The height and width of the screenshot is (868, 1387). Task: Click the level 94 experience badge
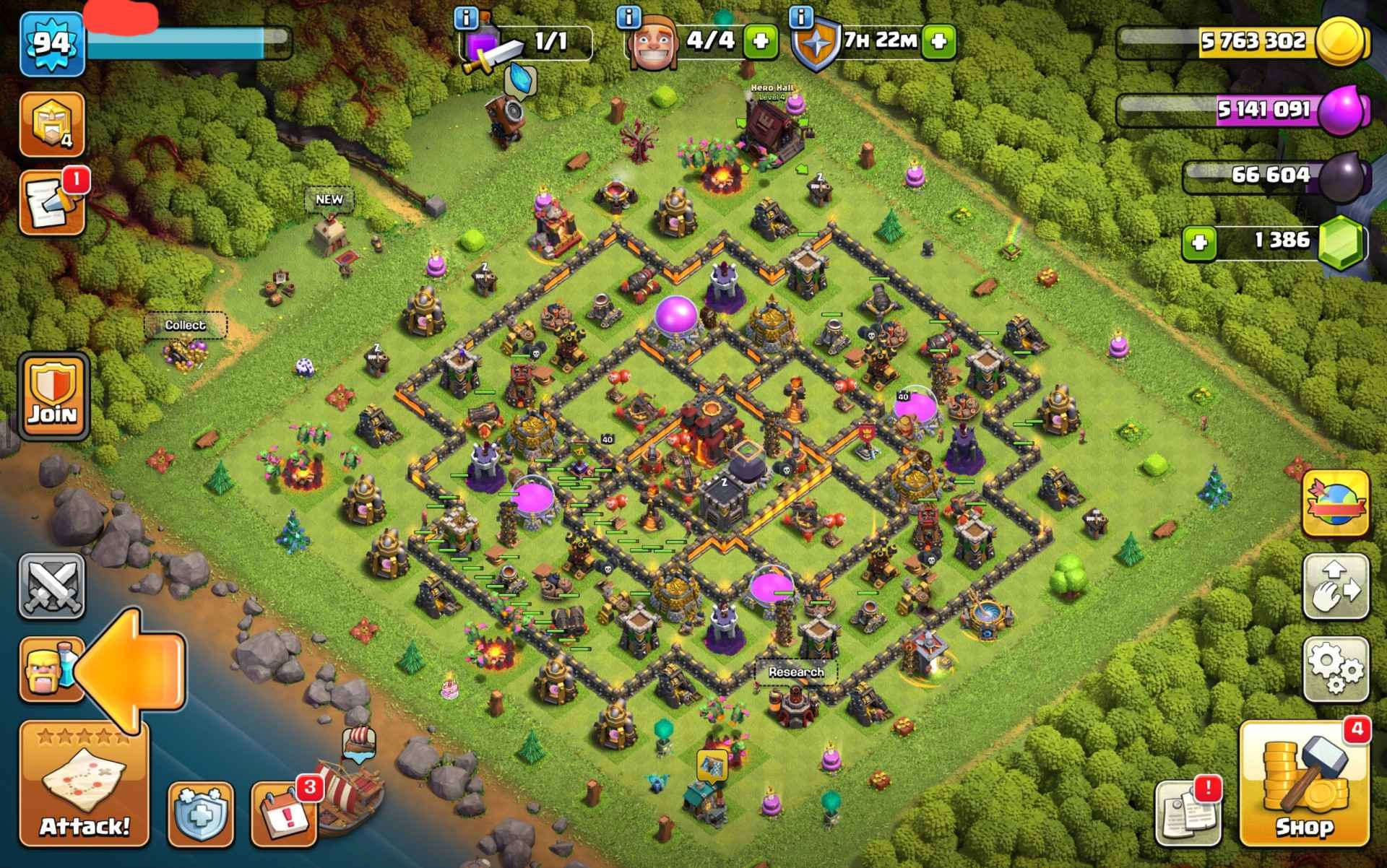(x=52, y=45)
